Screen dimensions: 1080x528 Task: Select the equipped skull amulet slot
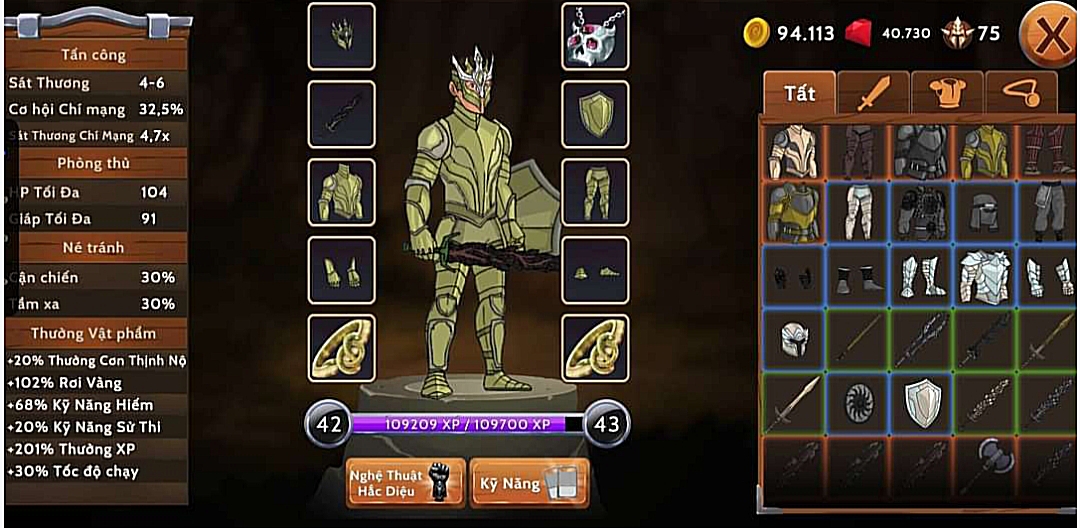click(x=595, y=36)
